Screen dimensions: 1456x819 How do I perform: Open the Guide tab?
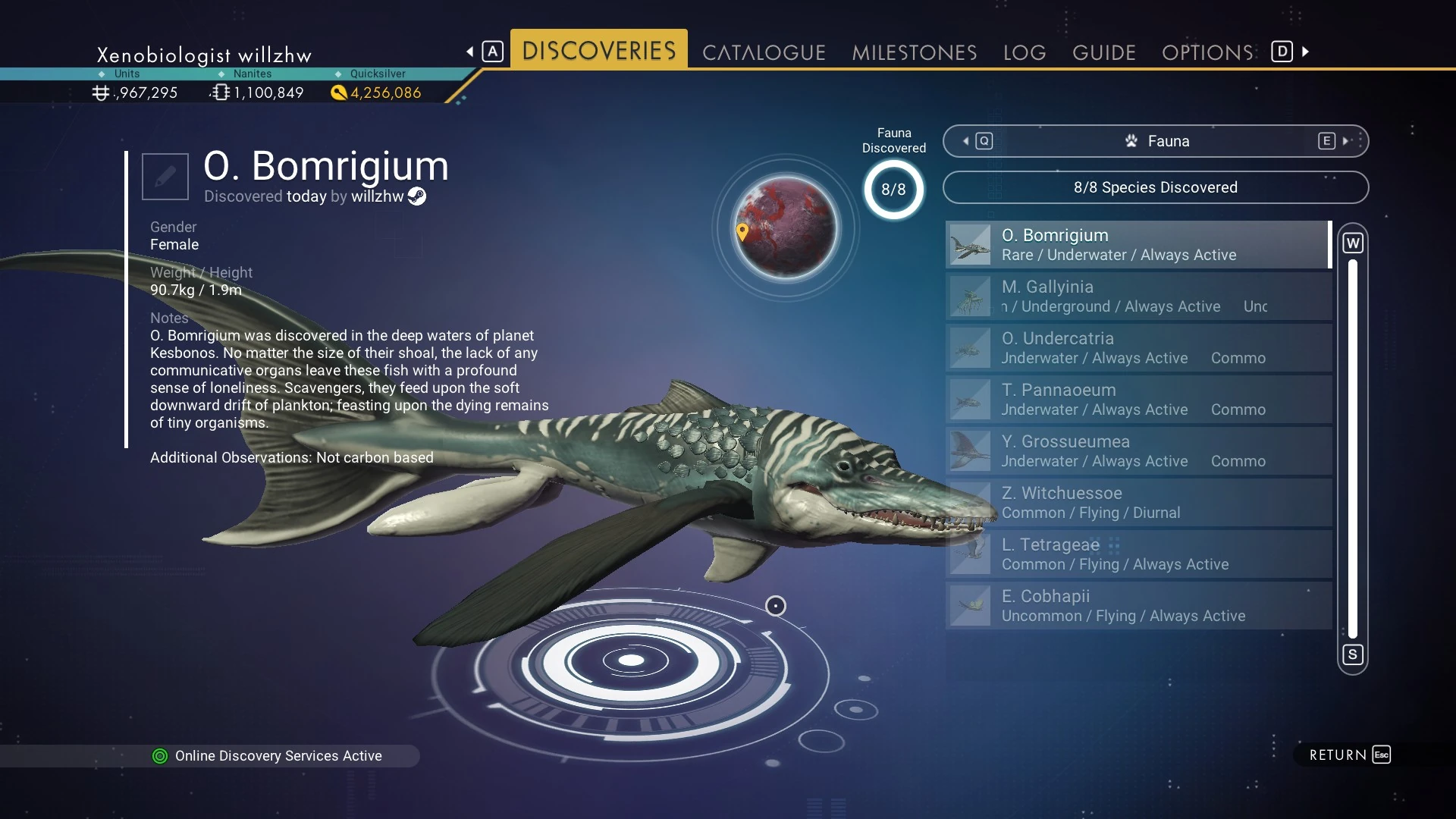coord(1103,52)
